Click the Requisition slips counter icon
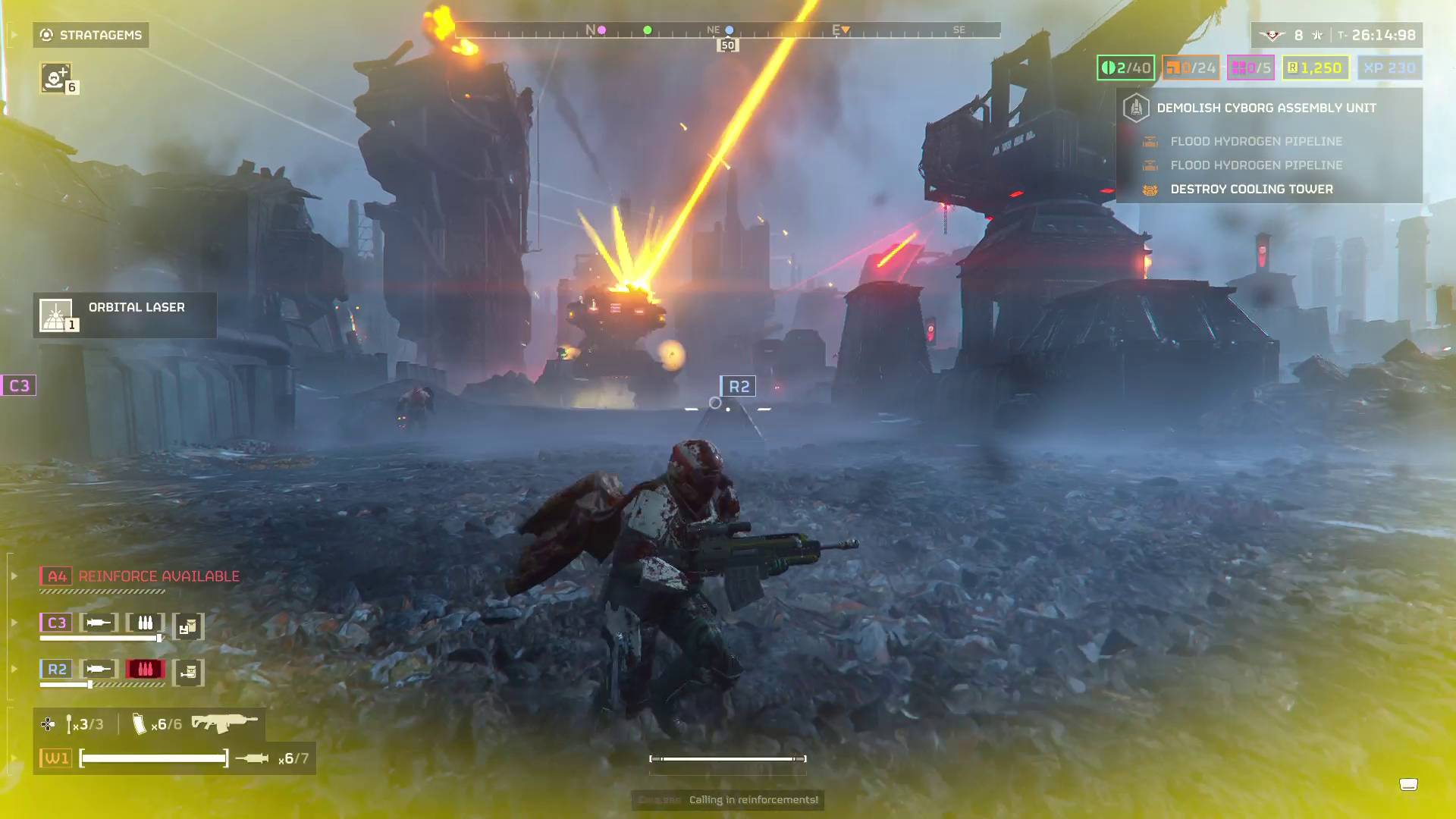The height and width of the screenshot is (819, 1456). (1293, 67)
